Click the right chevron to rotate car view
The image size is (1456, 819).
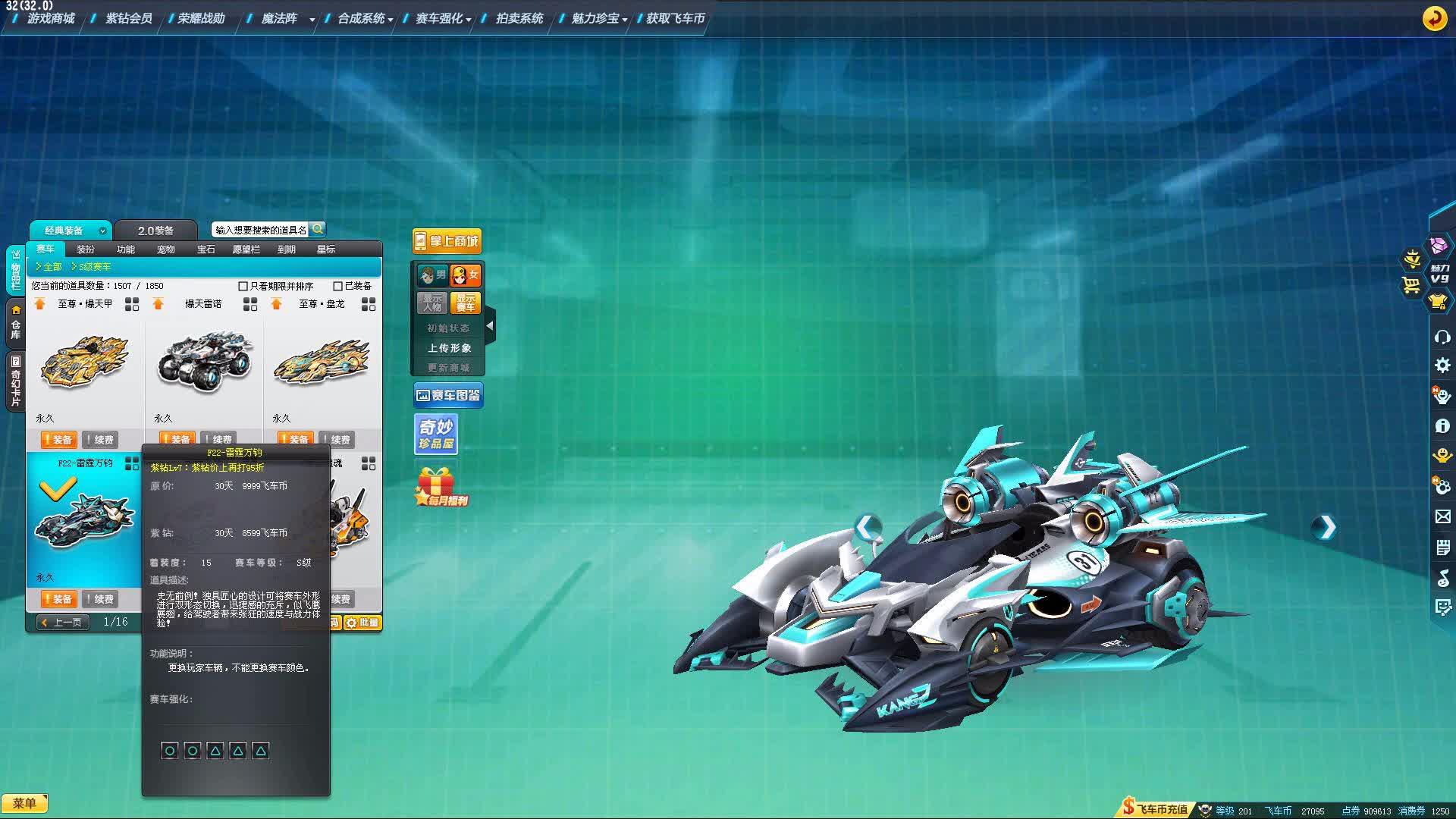click(1326, 527)
